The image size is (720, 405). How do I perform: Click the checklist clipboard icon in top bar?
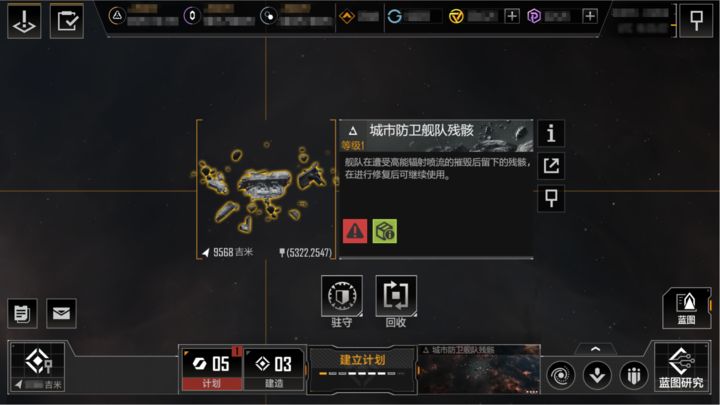[x=68, y=21]
